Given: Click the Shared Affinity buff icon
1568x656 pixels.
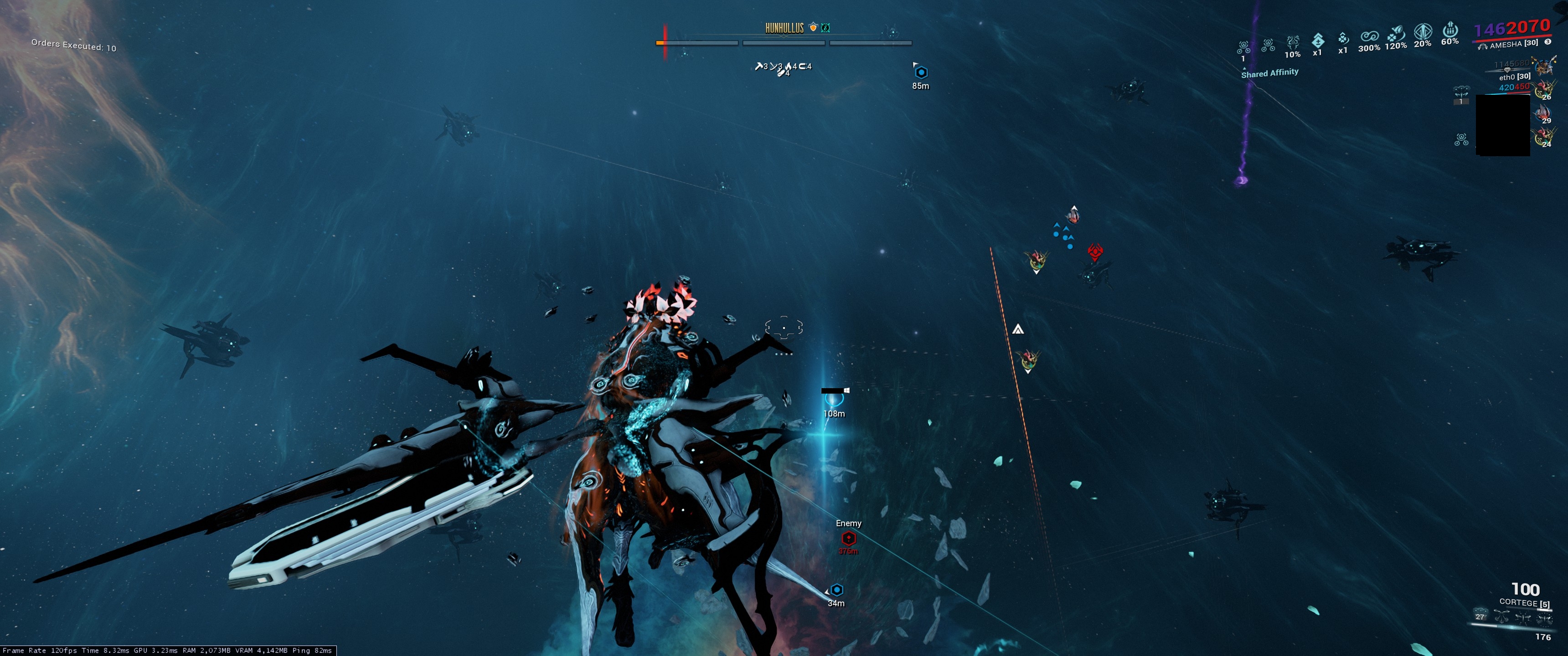Looking at the screenshot, I should [x=1243, y=47].
